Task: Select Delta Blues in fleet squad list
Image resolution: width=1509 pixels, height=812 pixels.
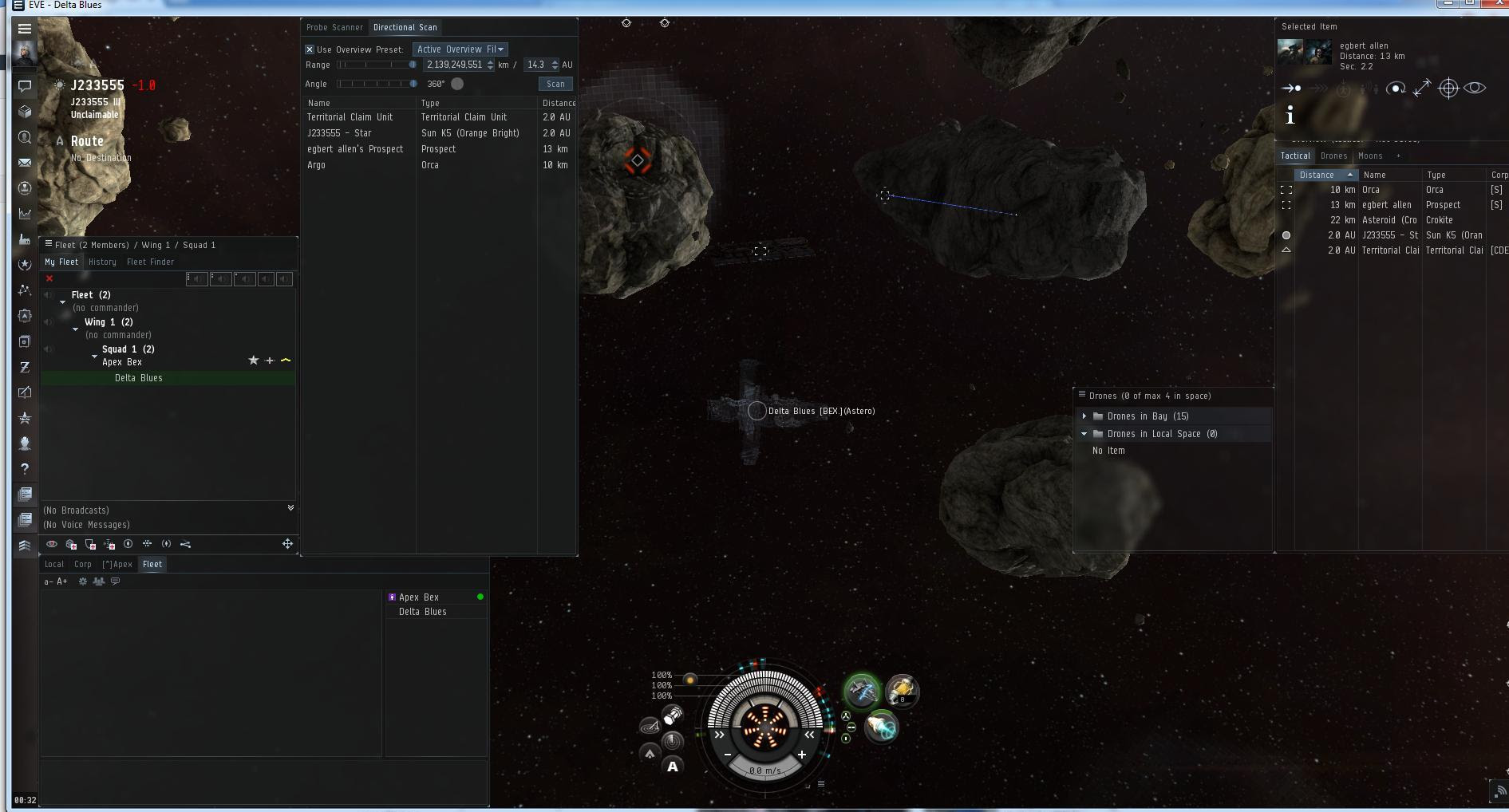Action: tap(139, 378)
